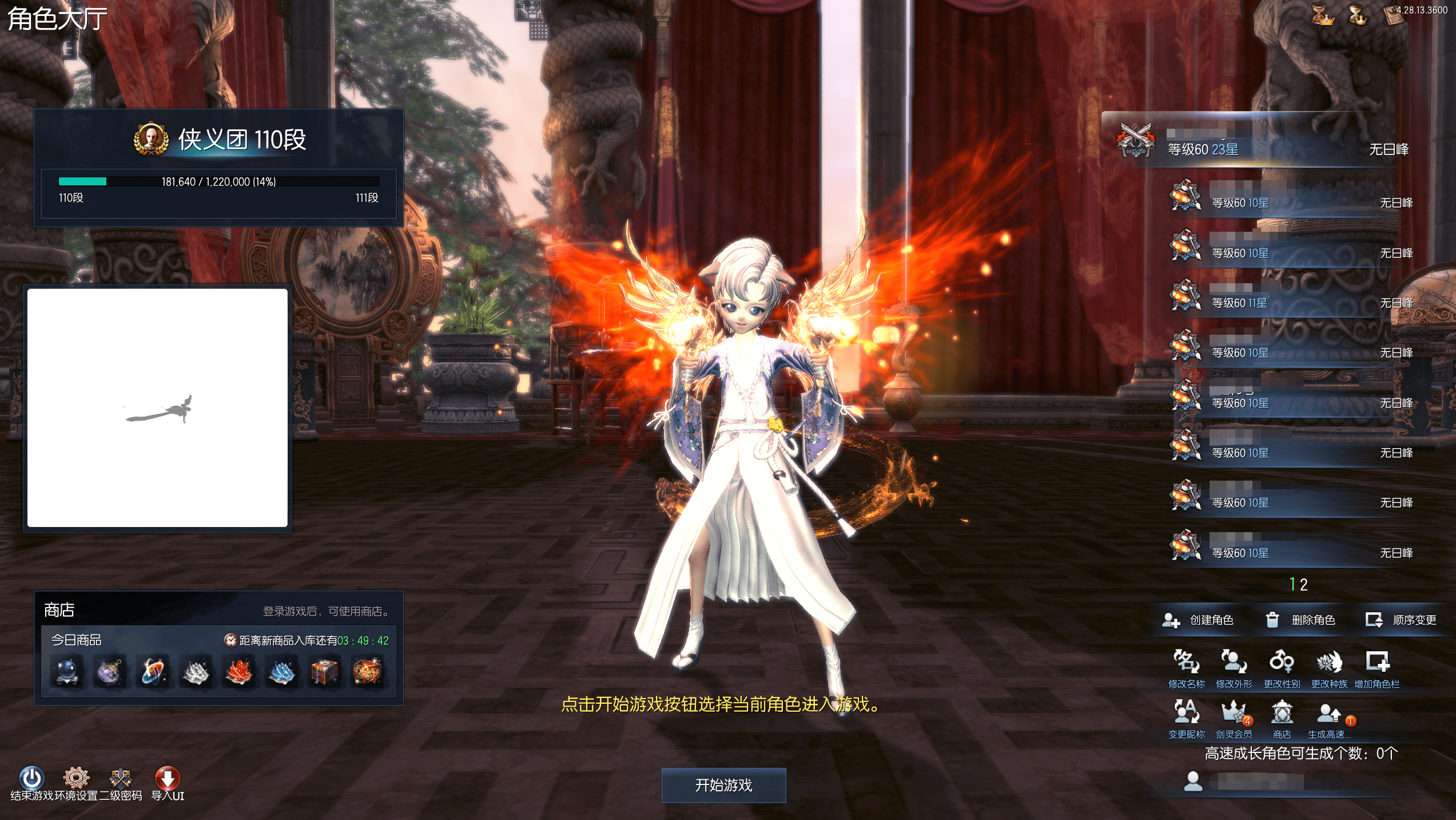This screenshot has height=820, width=1456.
Task: Exit via the 结束游戏 power icon
Action: (x=31, y=779)
